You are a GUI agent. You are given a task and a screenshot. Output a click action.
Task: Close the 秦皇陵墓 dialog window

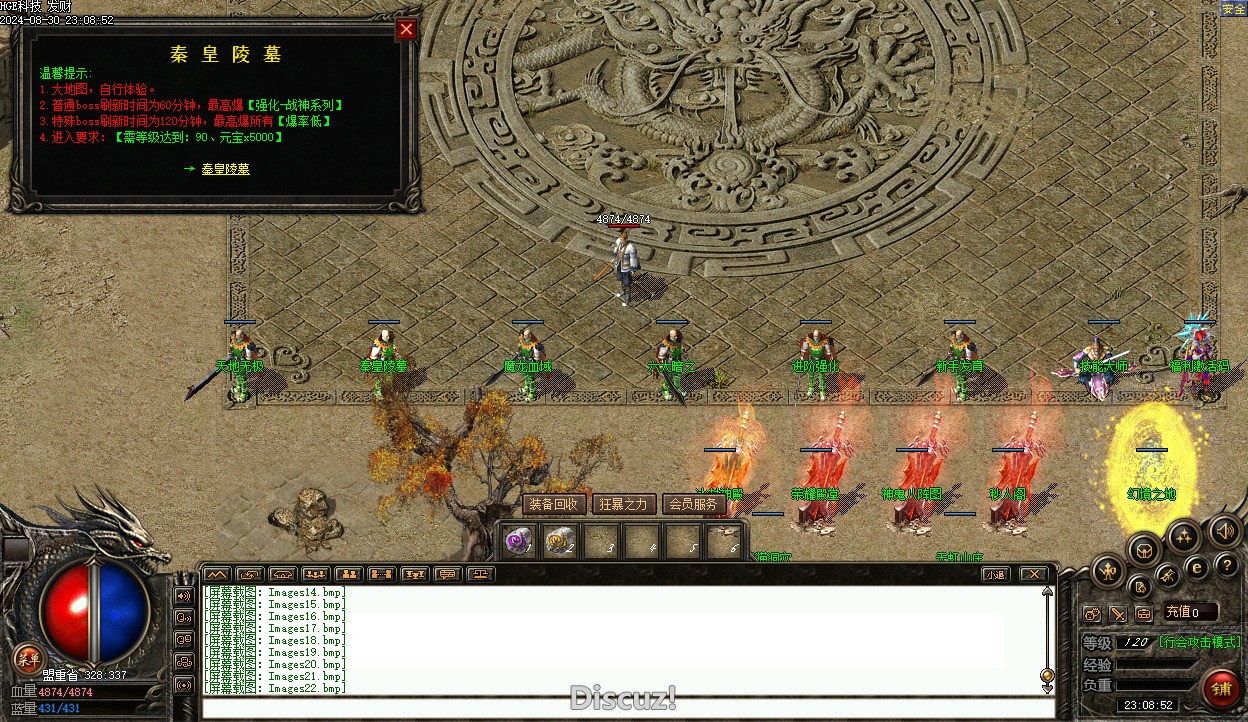[x=406, y=29]
